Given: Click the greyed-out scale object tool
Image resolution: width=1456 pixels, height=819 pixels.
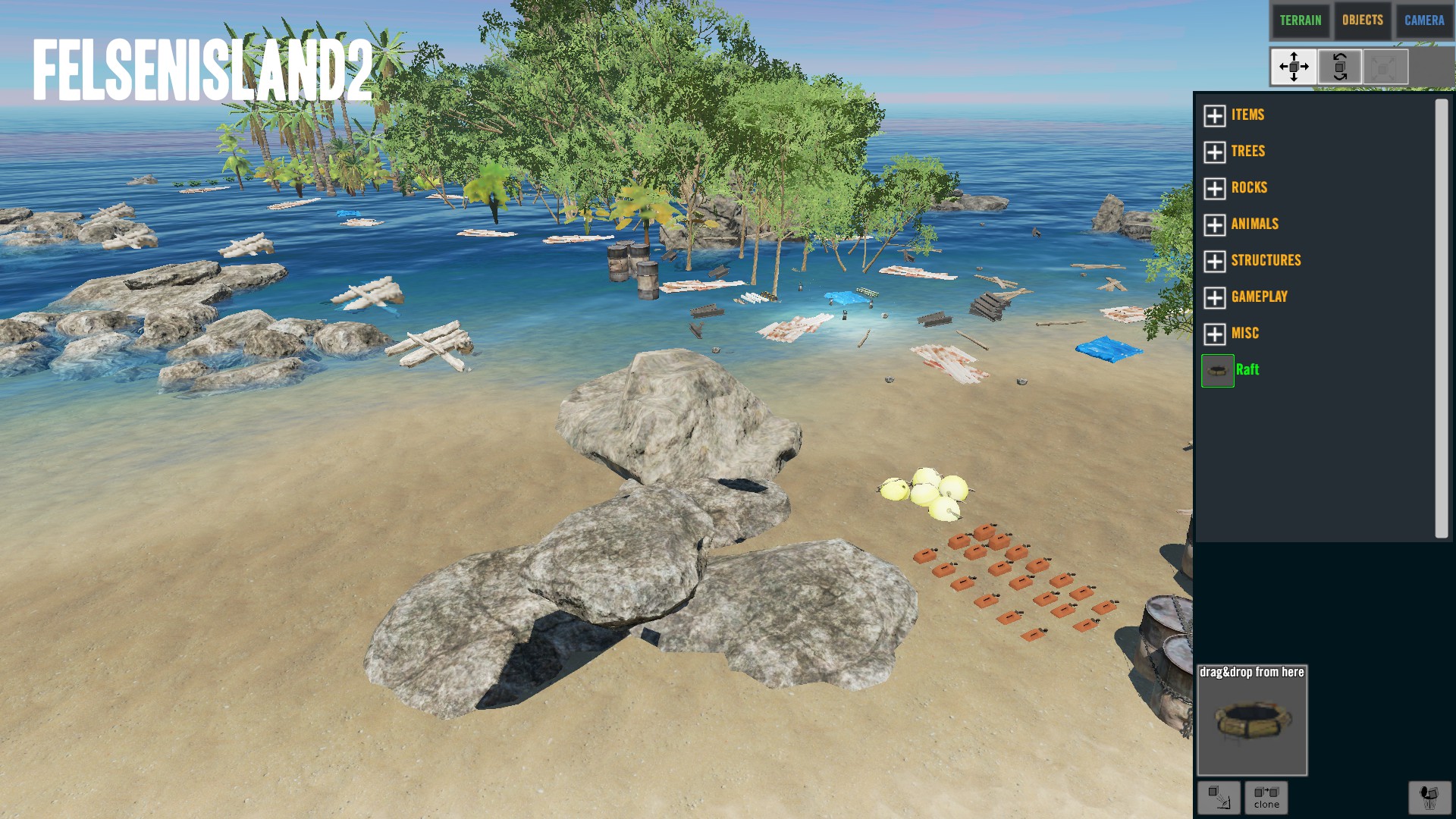Looking at the screenshot, I should coord(1385,67).
